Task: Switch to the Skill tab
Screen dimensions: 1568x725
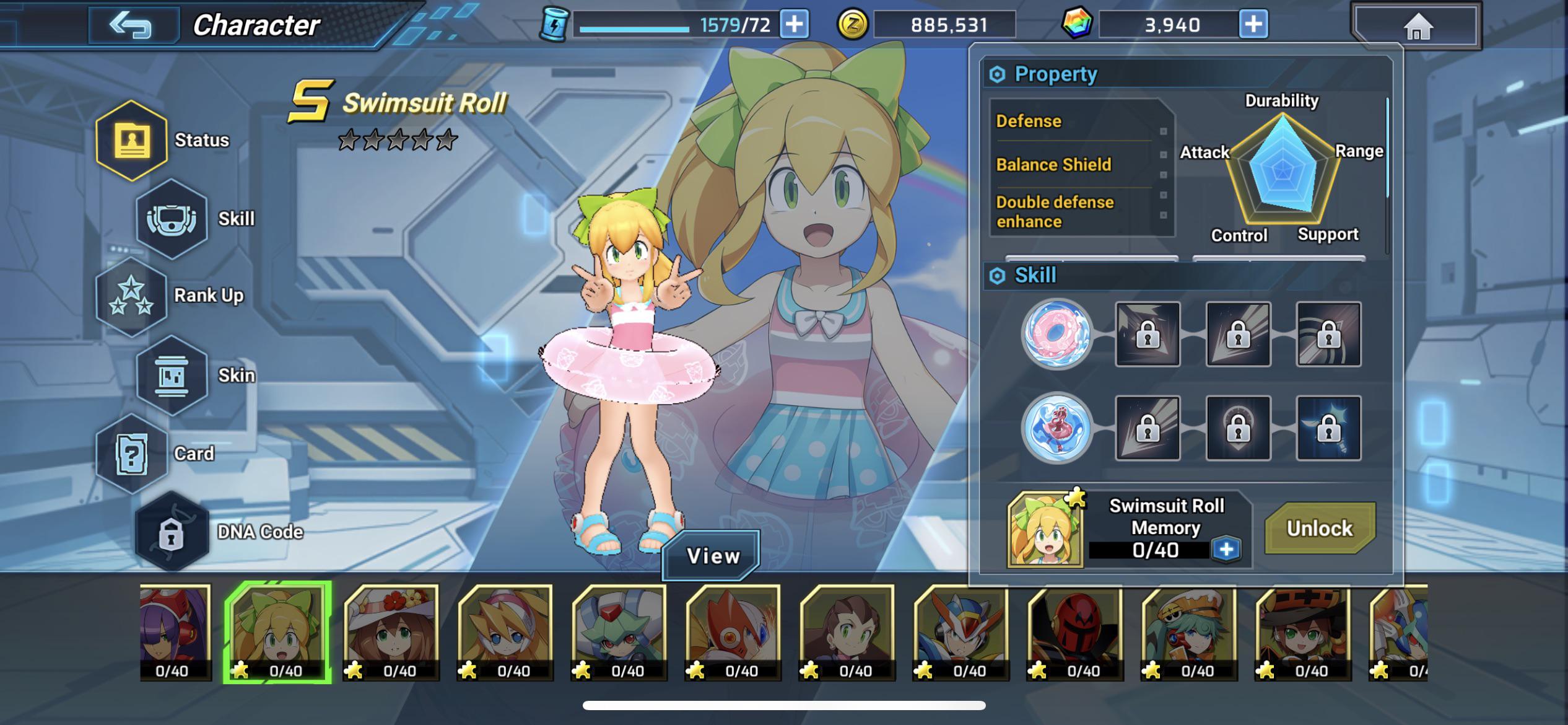Action: 172,218
